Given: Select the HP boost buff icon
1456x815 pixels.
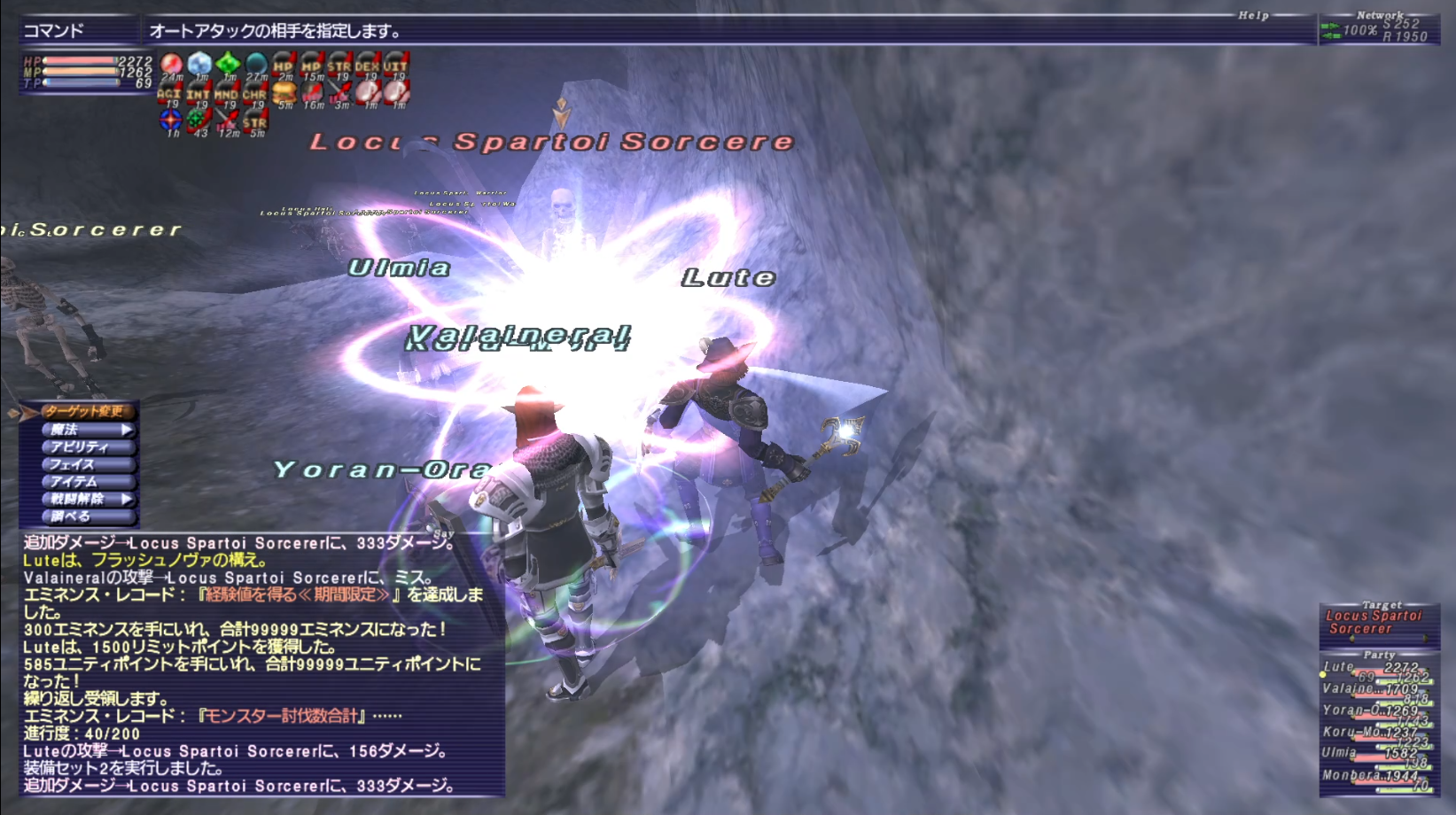Looking at the screenshot, I should [x=283, y=64].
